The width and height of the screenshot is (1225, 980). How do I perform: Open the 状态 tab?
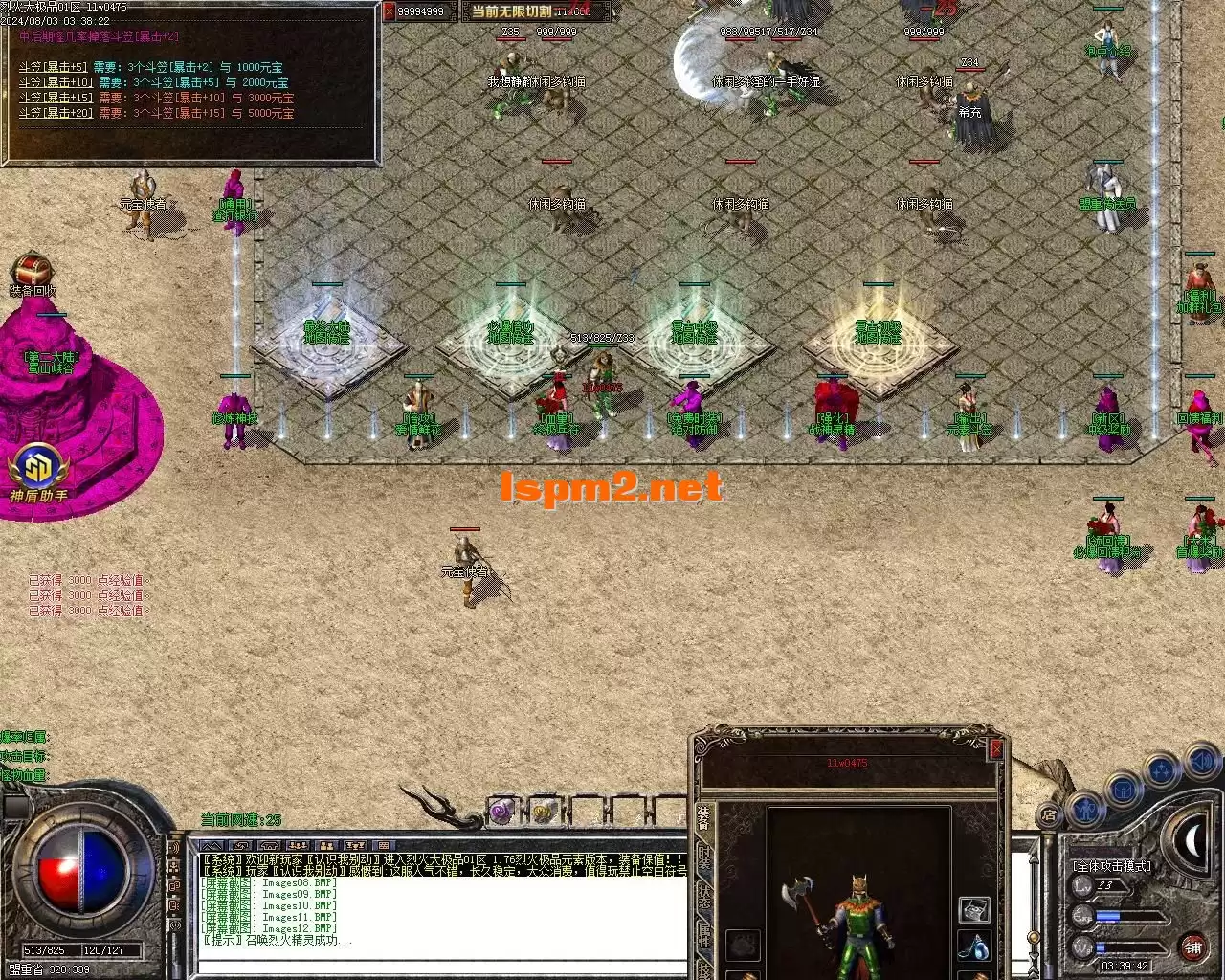coord(704,896)
